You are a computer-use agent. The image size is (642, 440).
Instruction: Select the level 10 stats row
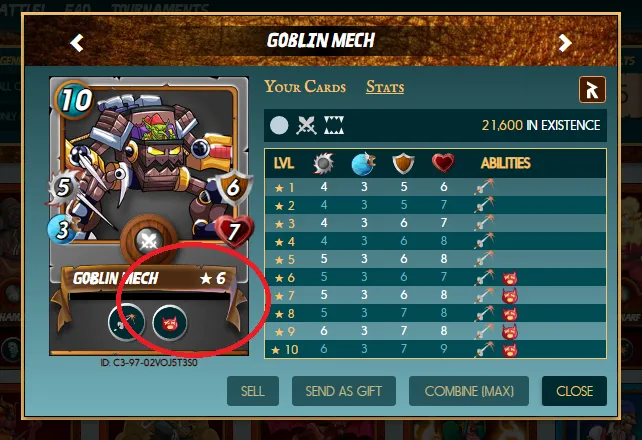tap(435, 350)
